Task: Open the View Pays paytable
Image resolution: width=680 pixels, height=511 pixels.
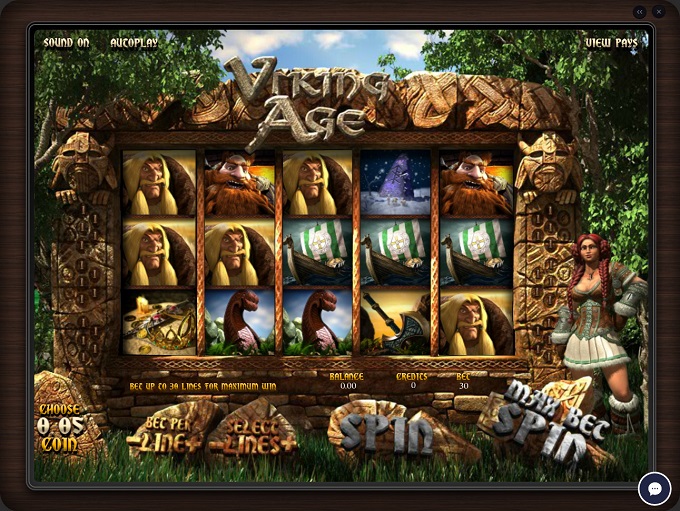Action: pos(611,43)
